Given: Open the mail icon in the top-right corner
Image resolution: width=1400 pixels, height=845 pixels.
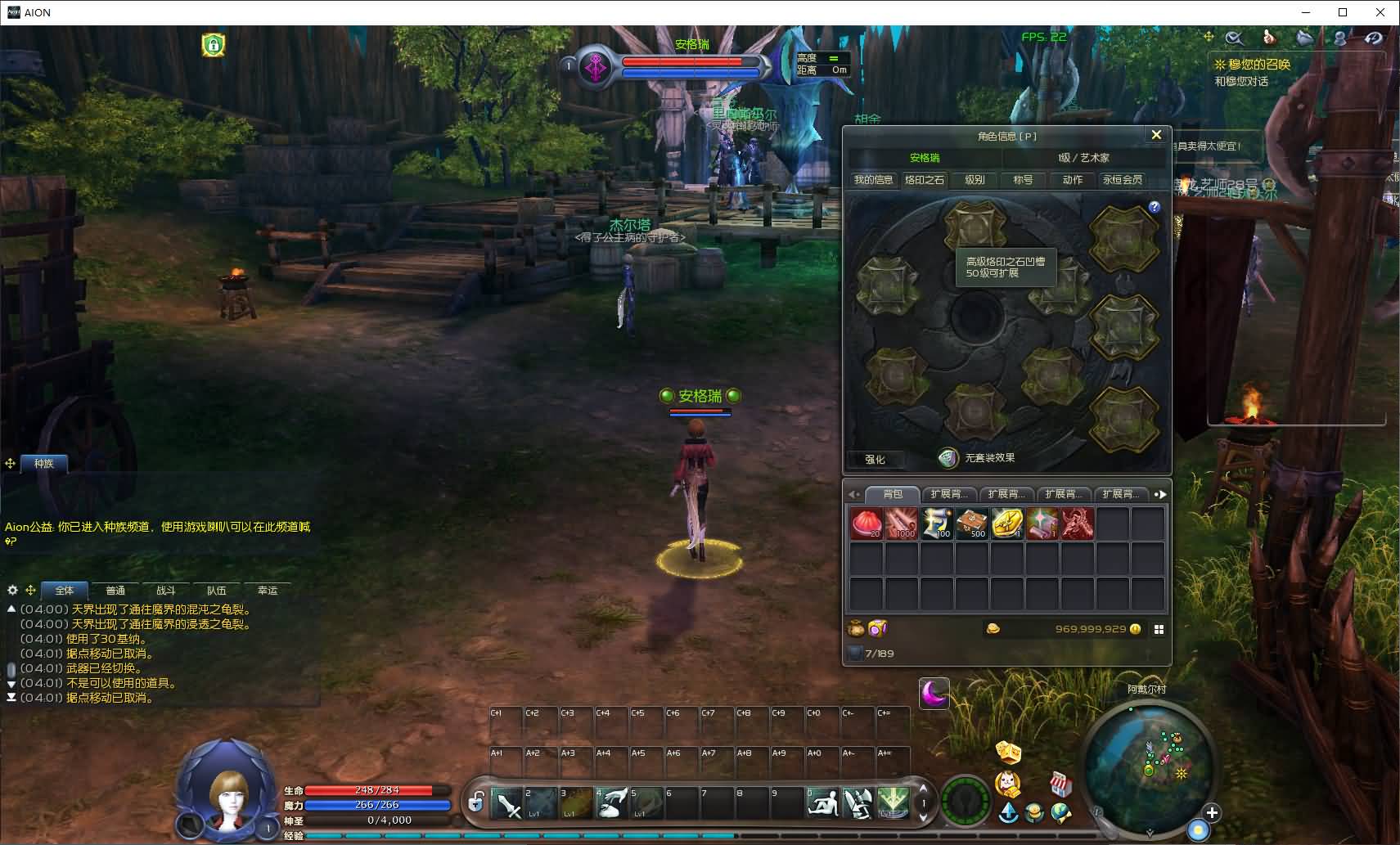Looking at the screenshot, I should pos(1303,37).
